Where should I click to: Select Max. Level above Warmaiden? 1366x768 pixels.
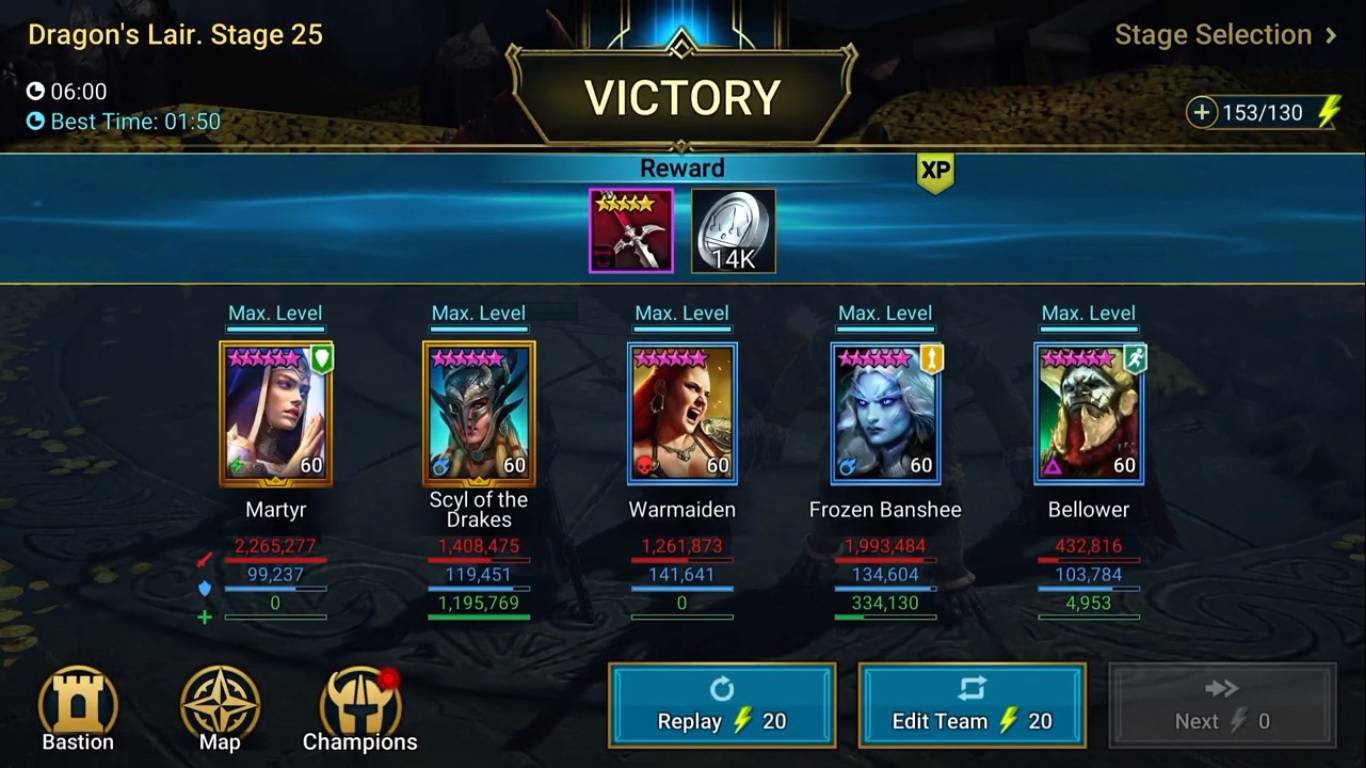(682, 313)
